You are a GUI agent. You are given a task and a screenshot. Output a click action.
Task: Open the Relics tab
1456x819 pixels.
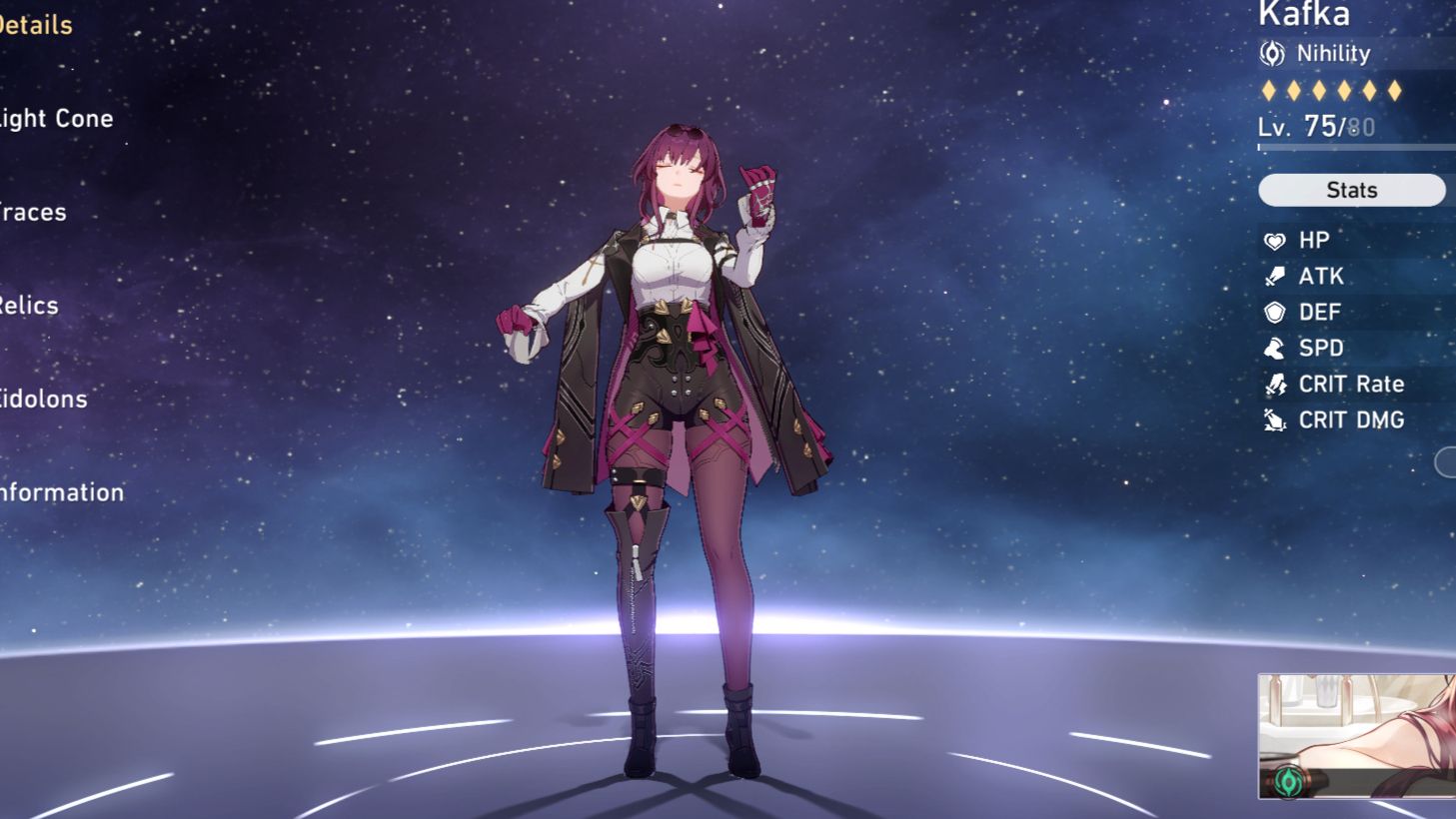click(29, 305)
